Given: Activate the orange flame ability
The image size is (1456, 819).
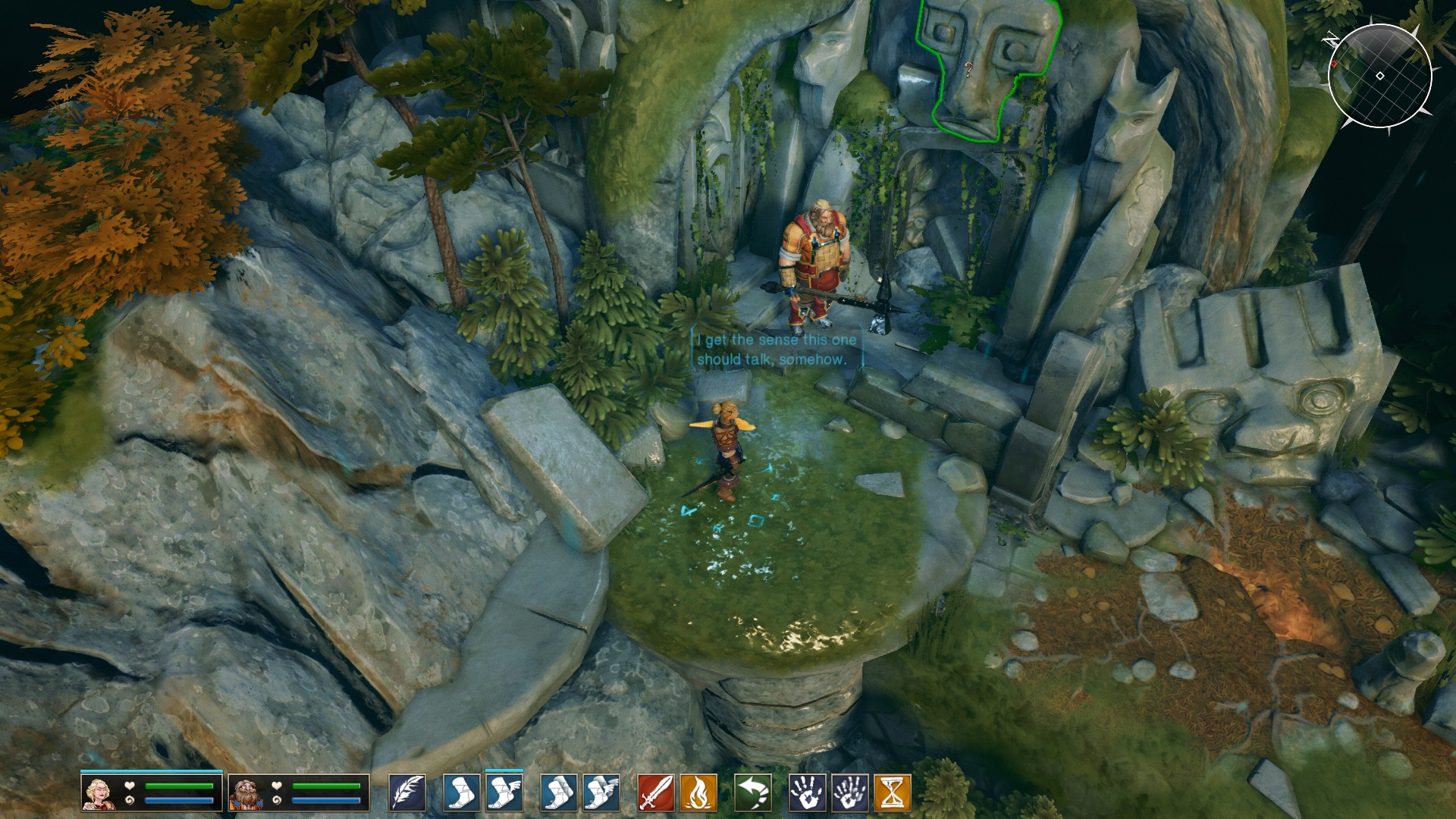Looking at the screenshot, I should 698,793.
